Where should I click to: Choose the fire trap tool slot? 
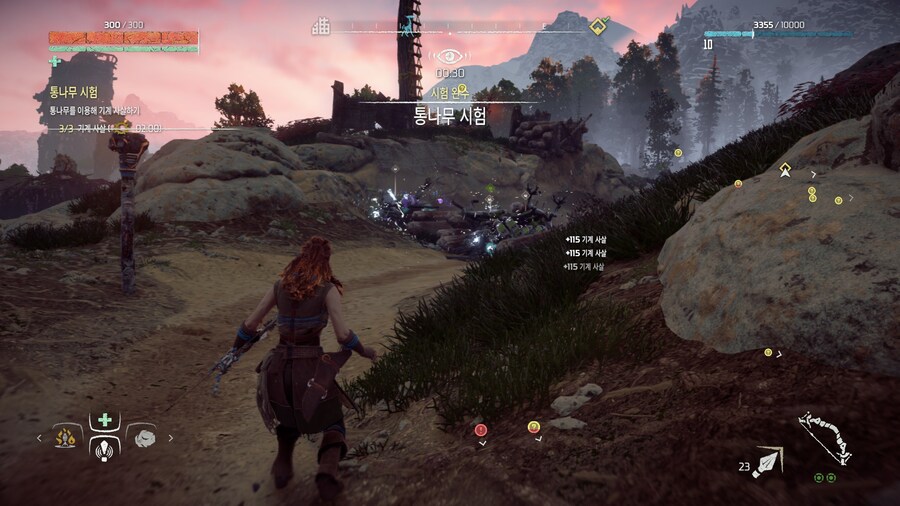(68, 436)
